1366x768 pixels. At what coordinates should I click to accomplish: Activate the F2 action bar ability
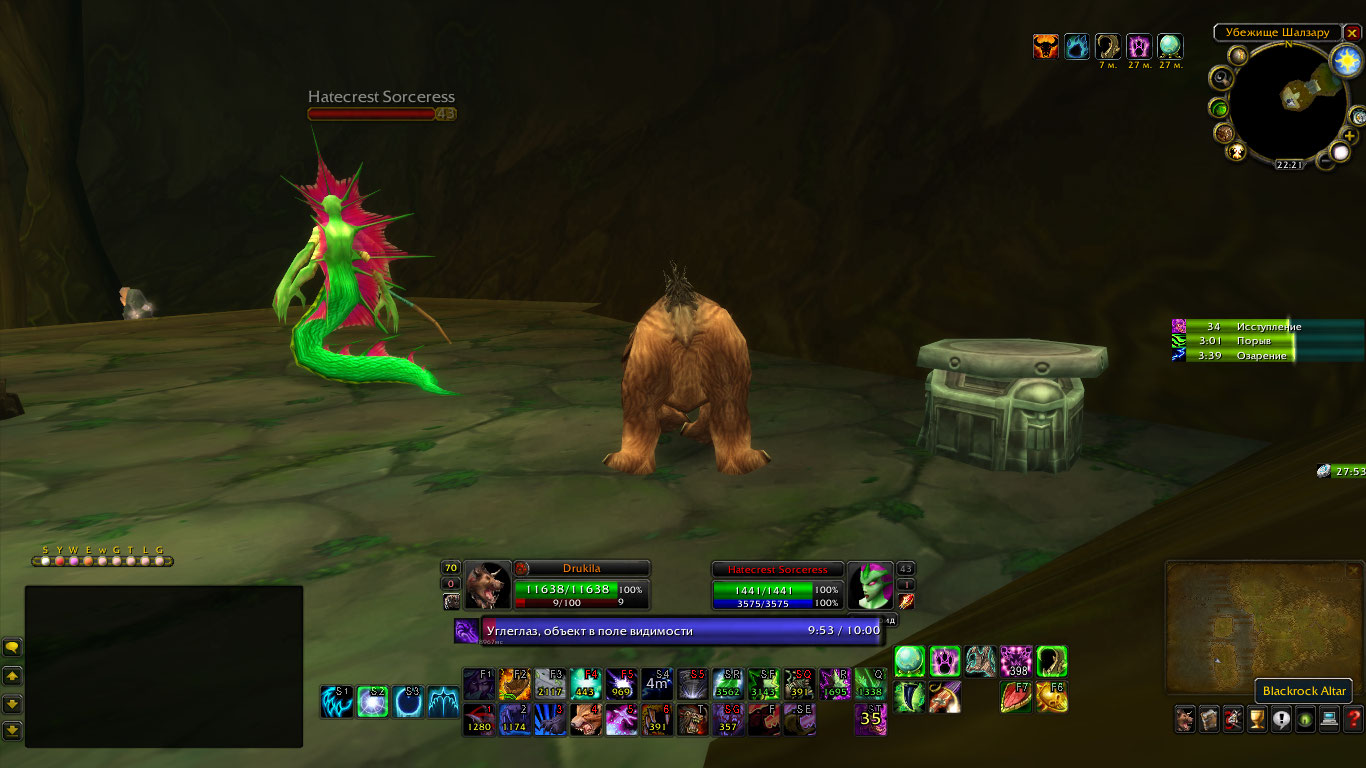(513, 684)
